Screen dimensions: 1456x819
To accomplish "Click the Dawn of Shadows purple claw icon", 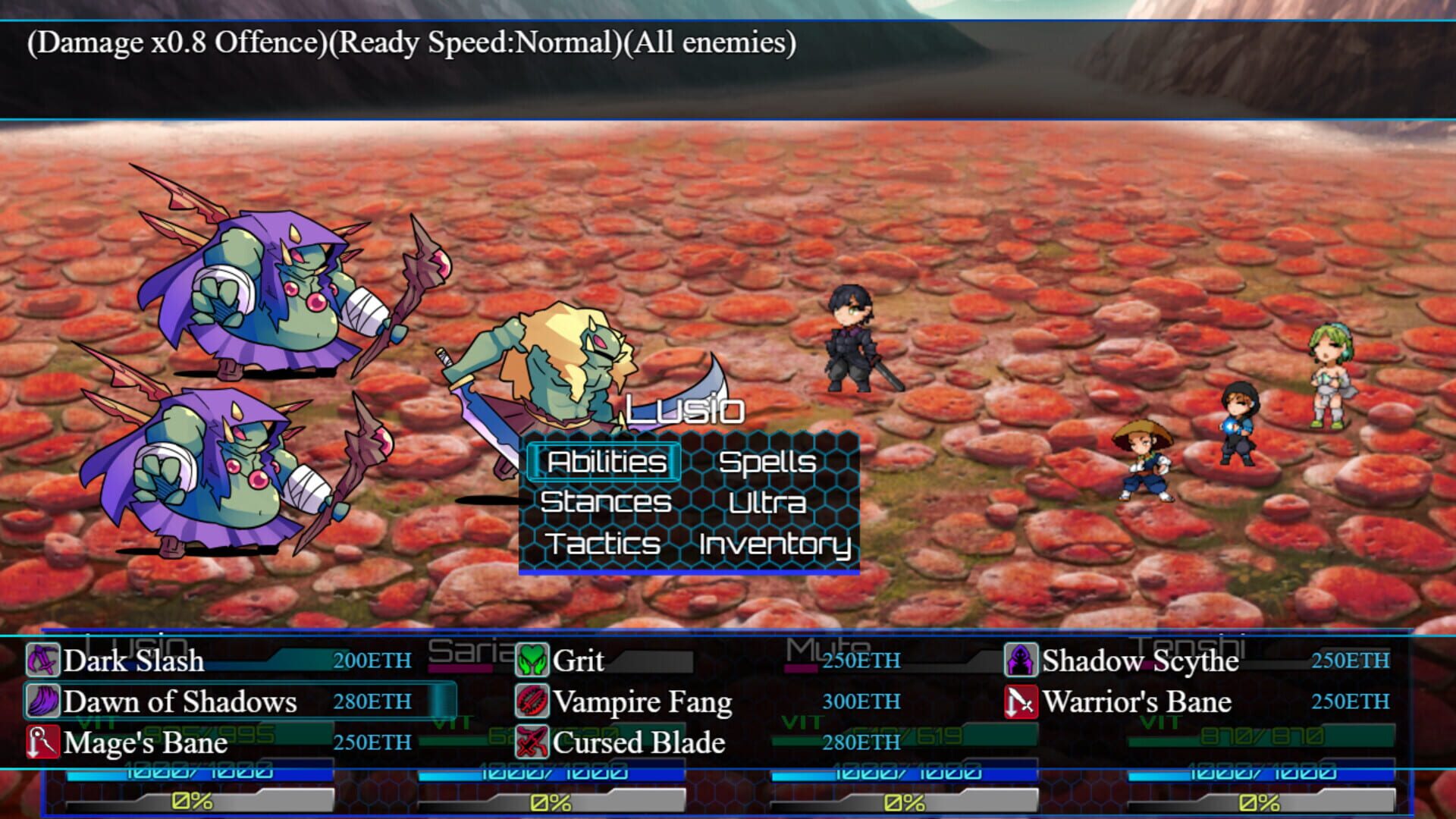I will point(44,702).
